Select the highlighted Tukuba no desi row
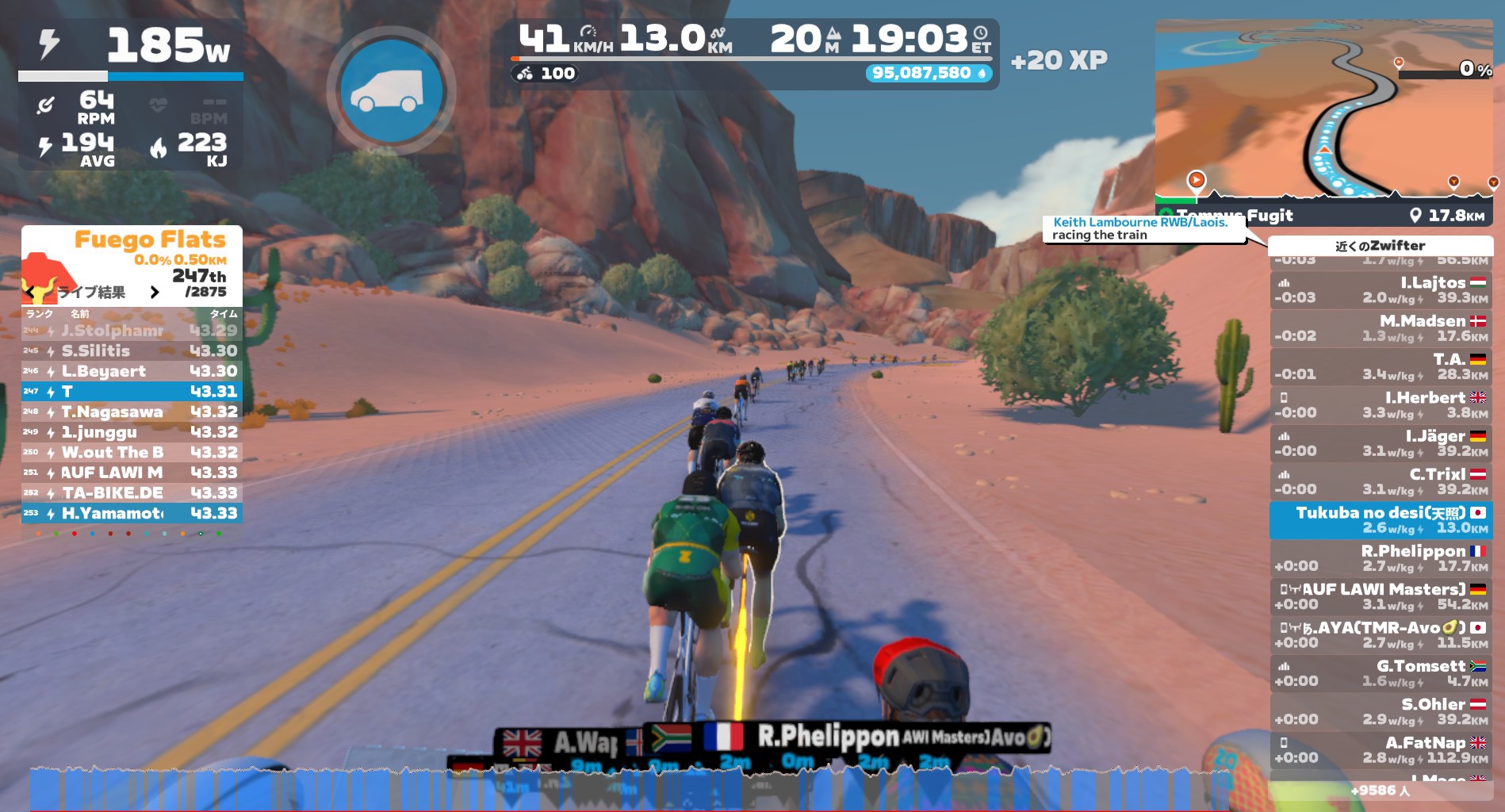 [x=1380, y=519]
